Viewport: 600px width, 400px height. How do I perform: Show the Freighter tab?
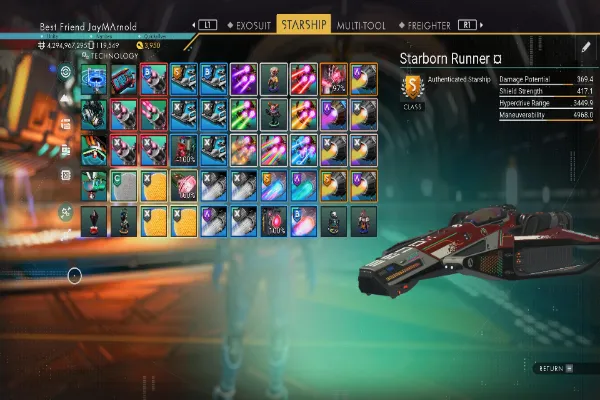(x=427, y=22)
